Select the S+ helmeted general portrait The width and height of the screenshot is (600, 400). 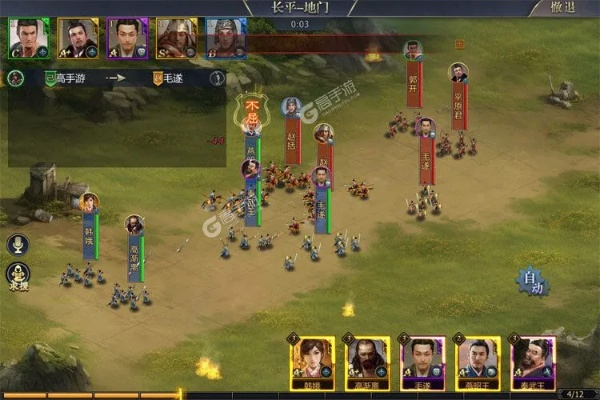click(x=176, y=38)
